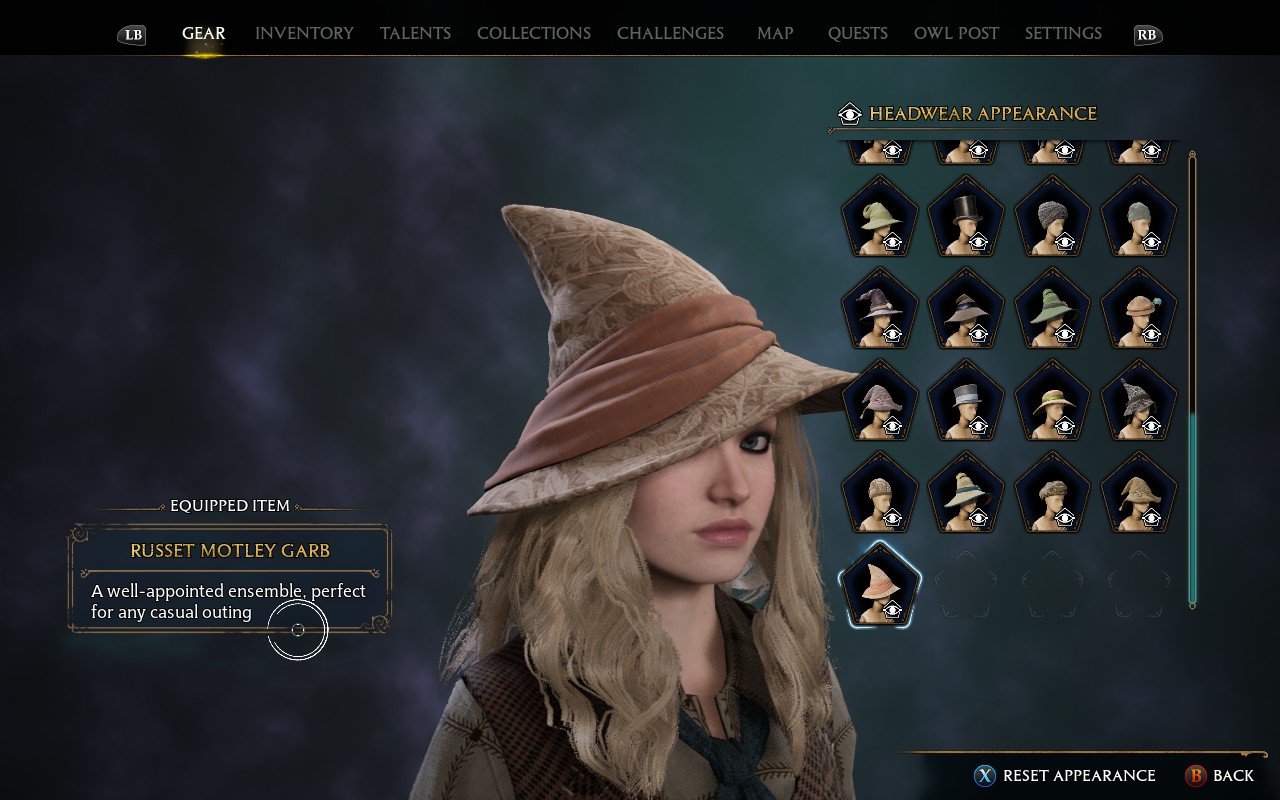Switch to the Inventory tab
This screenshot has height=800, width=1280.
click(x=304, y=33)
